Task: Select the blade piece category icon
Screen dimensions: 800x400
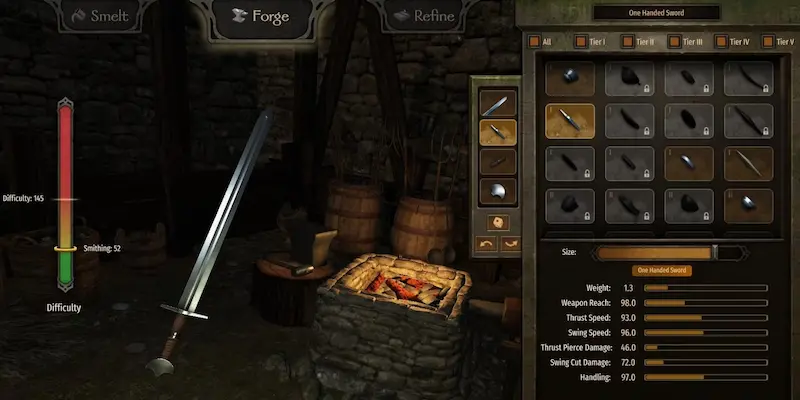Action: (498, 102)
